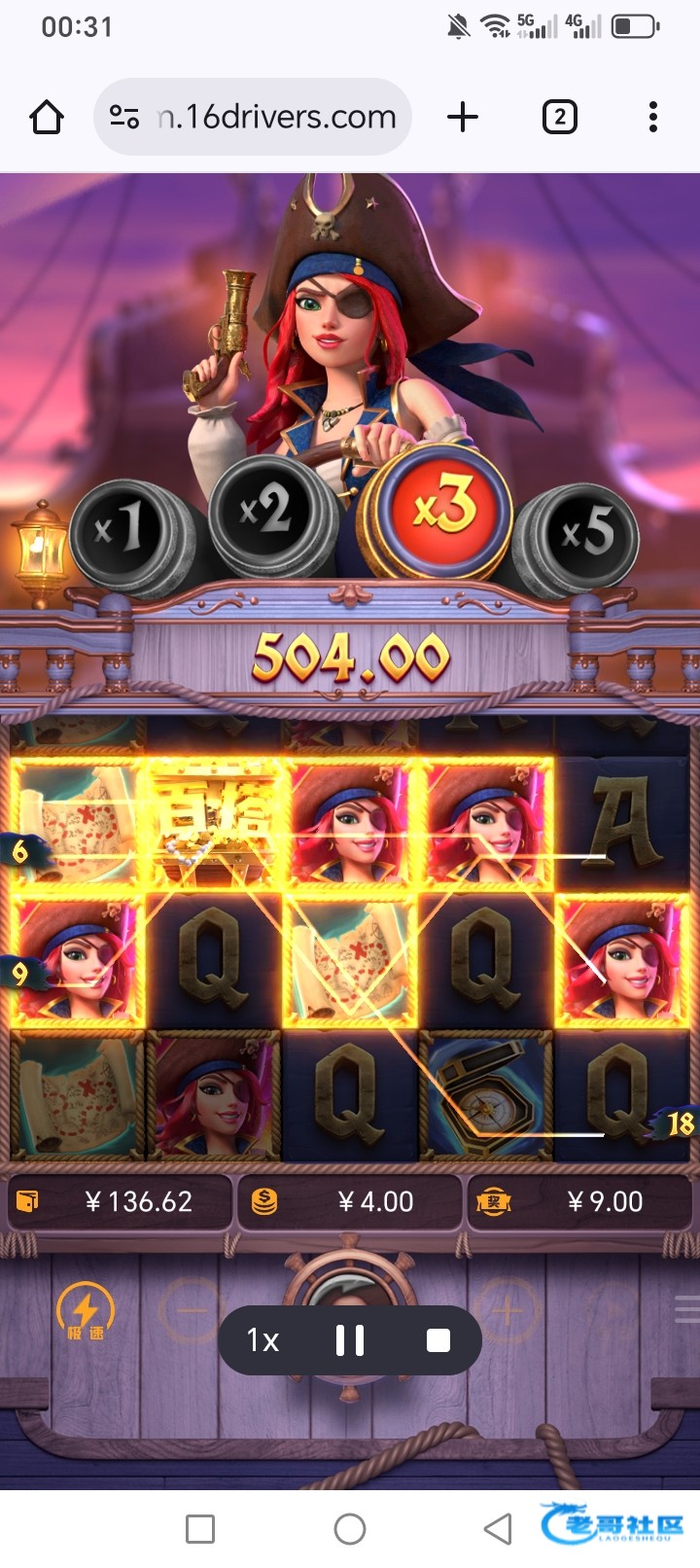Viewport: 700px width, 1568px height.
Task: Open the browser's new tab plus button
Action: [463, 118]
